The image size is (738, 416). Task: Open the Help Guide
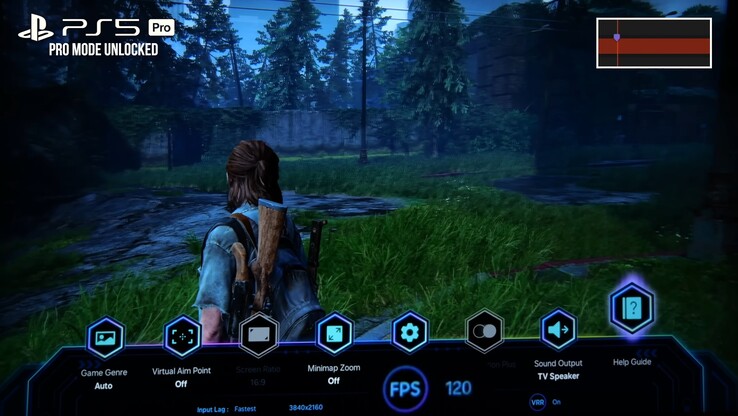632,307
